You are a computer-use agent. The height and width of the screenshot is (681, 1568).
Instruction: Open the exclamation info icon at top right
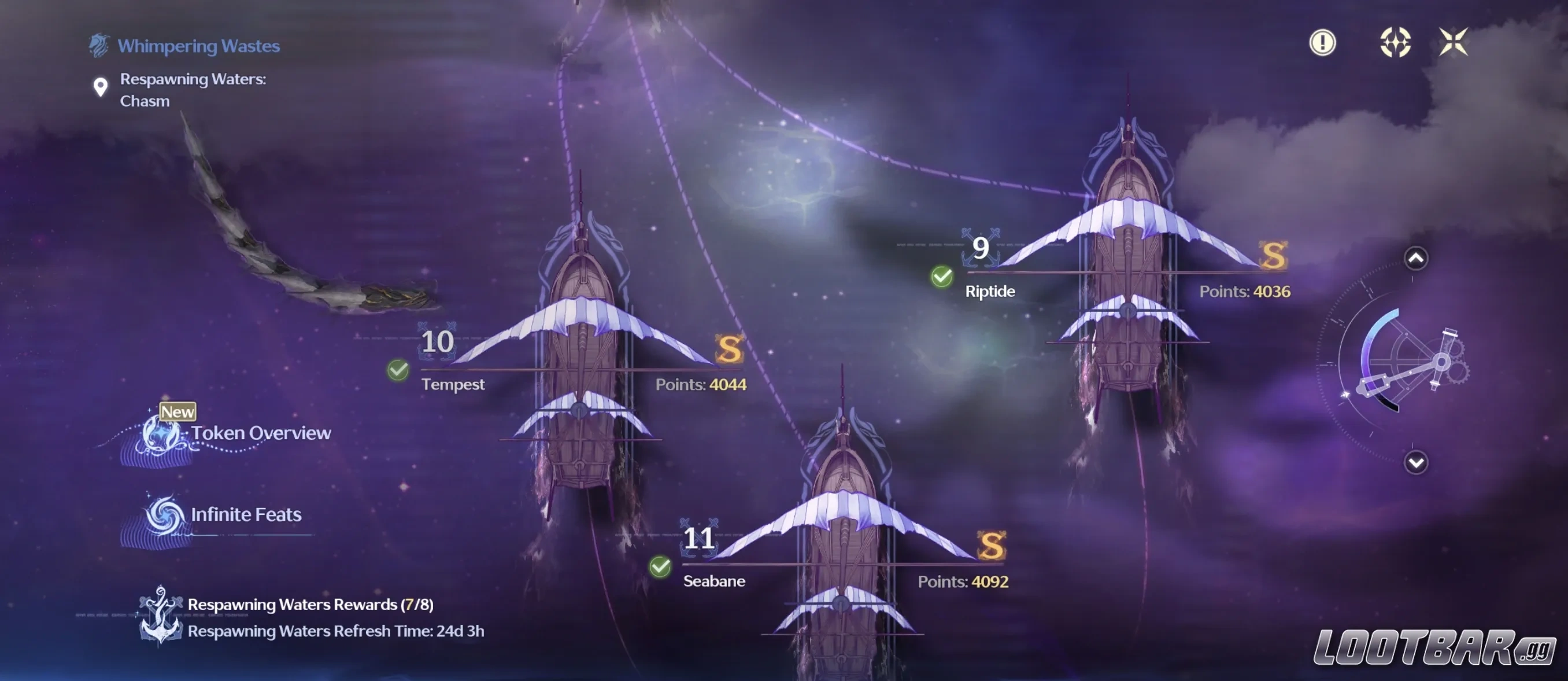pyautogui.click(x=1322, y=43)
